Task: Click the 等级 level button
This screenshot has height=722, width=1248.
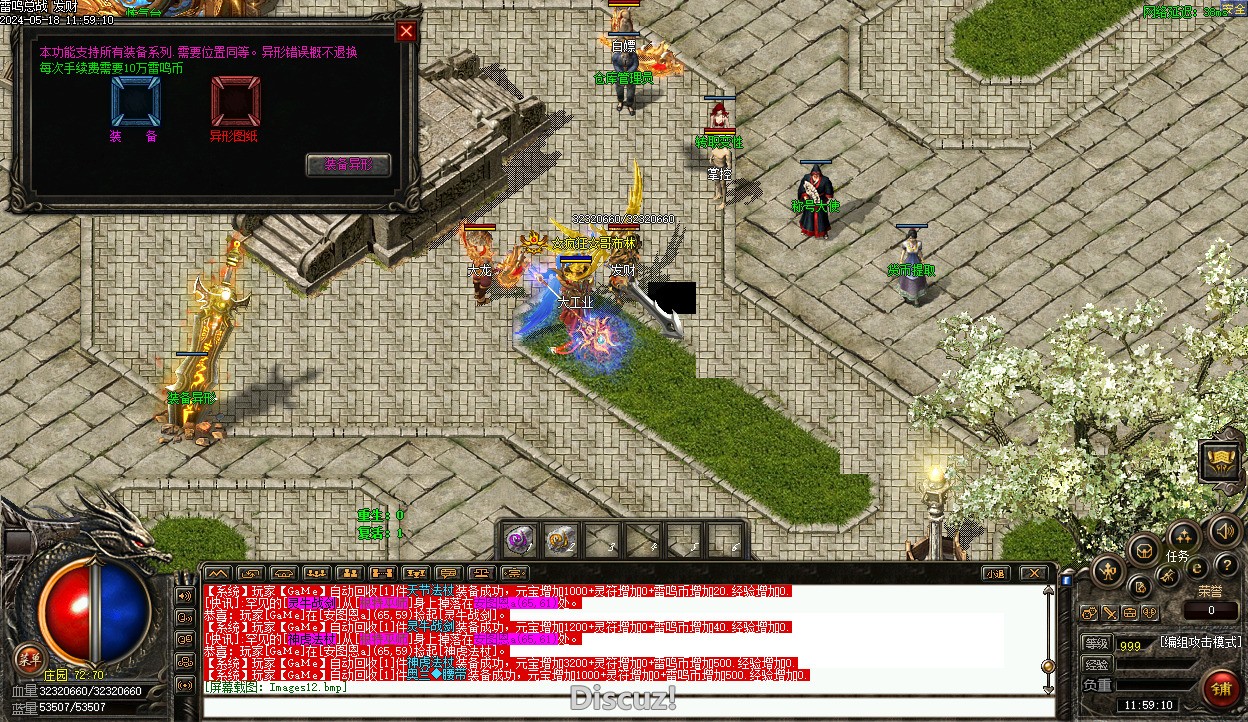Action: tap(1096, 643)
